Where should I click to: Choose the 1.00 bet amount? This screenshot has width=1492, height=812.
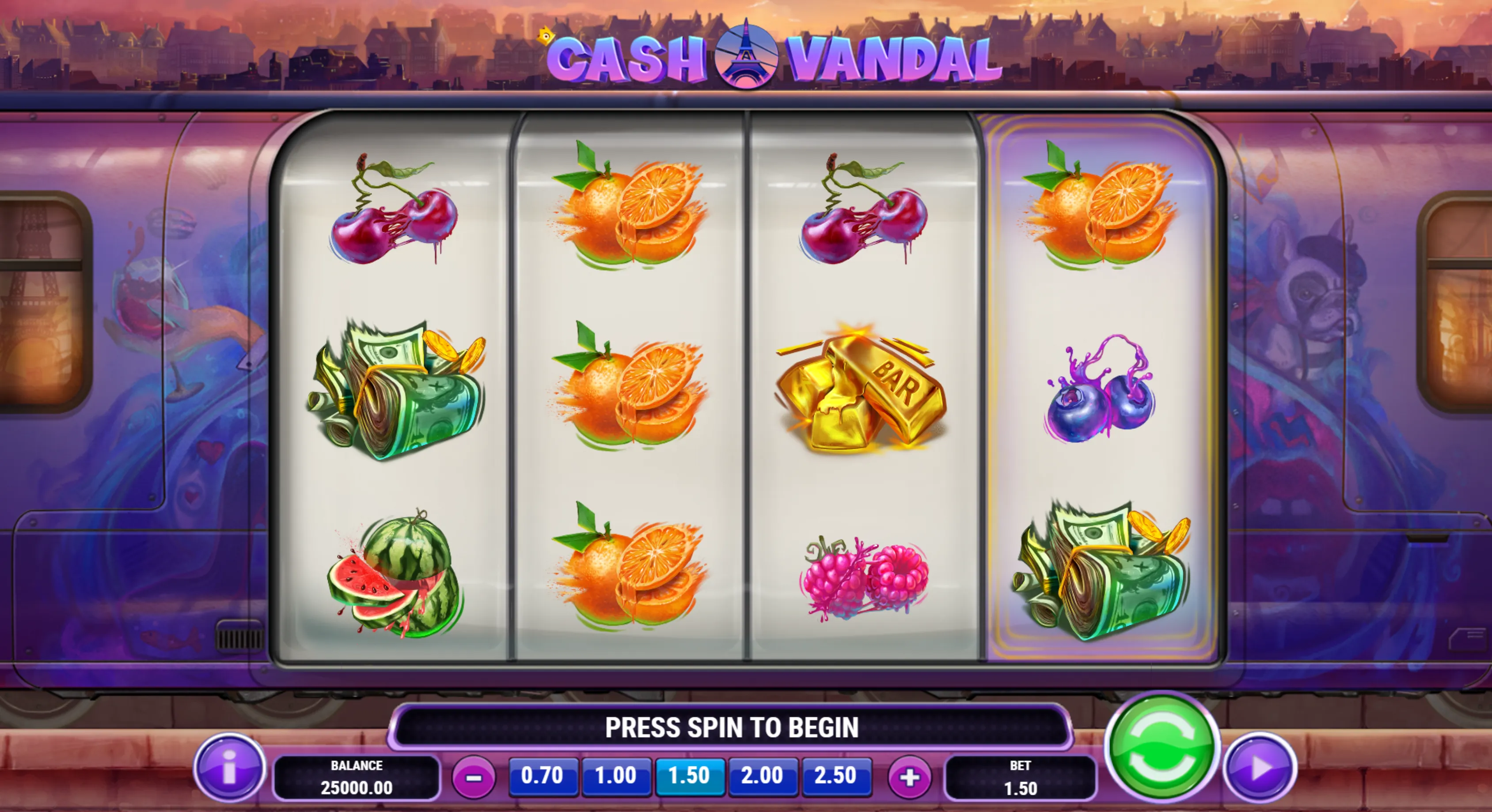coord(616,775)
